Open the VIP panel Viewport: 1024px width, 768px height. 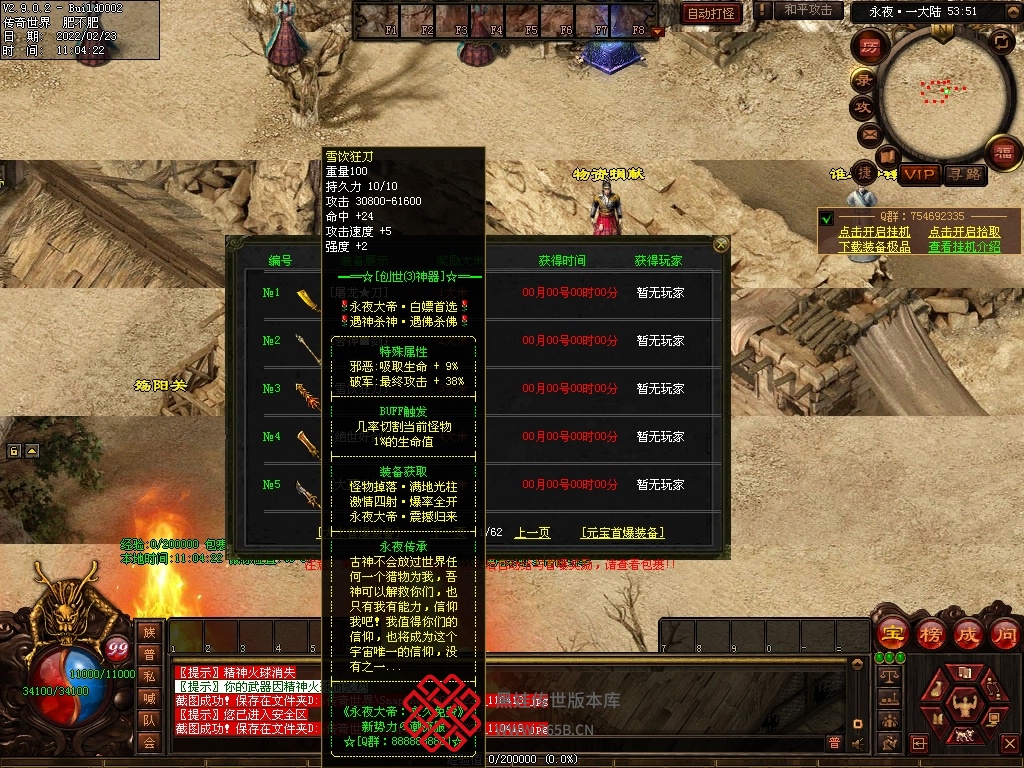click(918, 175)
